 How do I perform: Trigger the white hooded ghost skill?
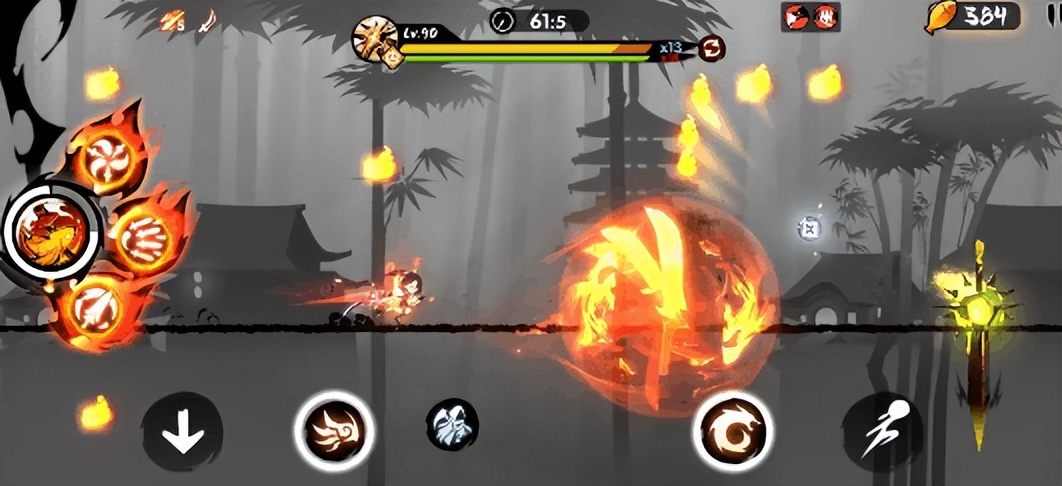click(451, 424)
